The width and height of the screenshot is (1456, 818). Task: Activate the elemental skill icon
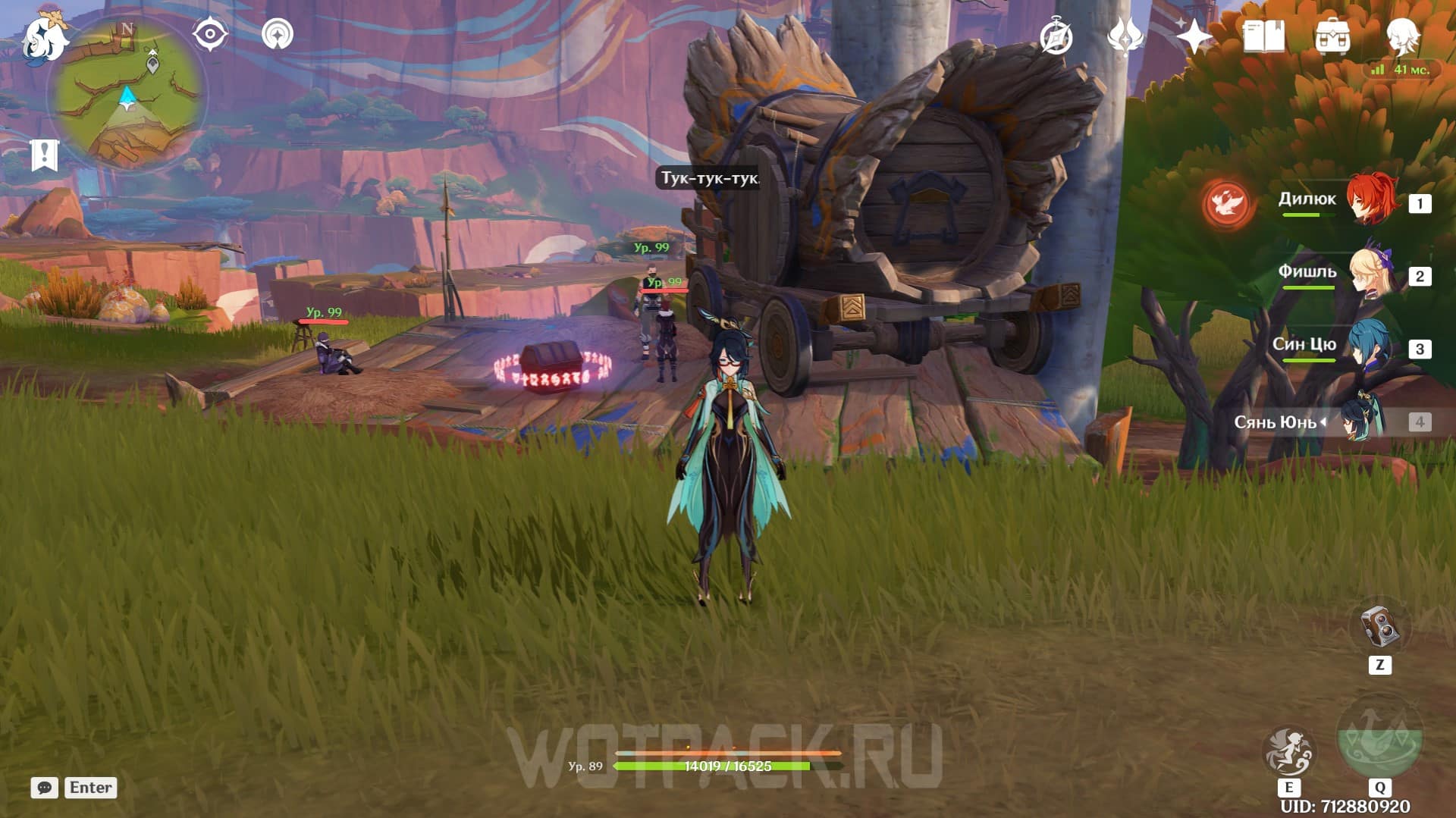click(1288, 751)
